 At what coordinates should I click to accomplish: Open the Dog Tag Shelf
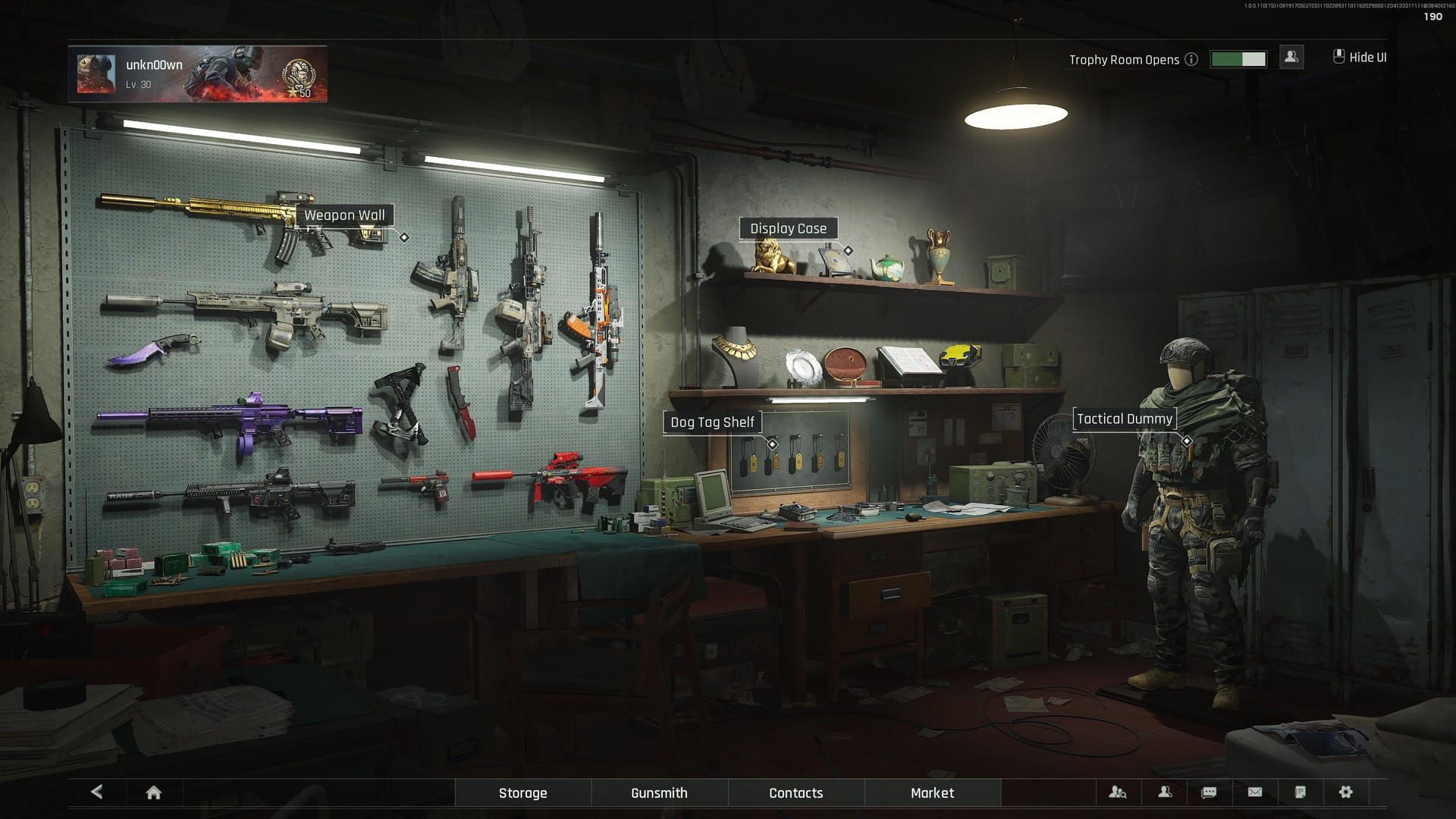(x=712, y=422)
